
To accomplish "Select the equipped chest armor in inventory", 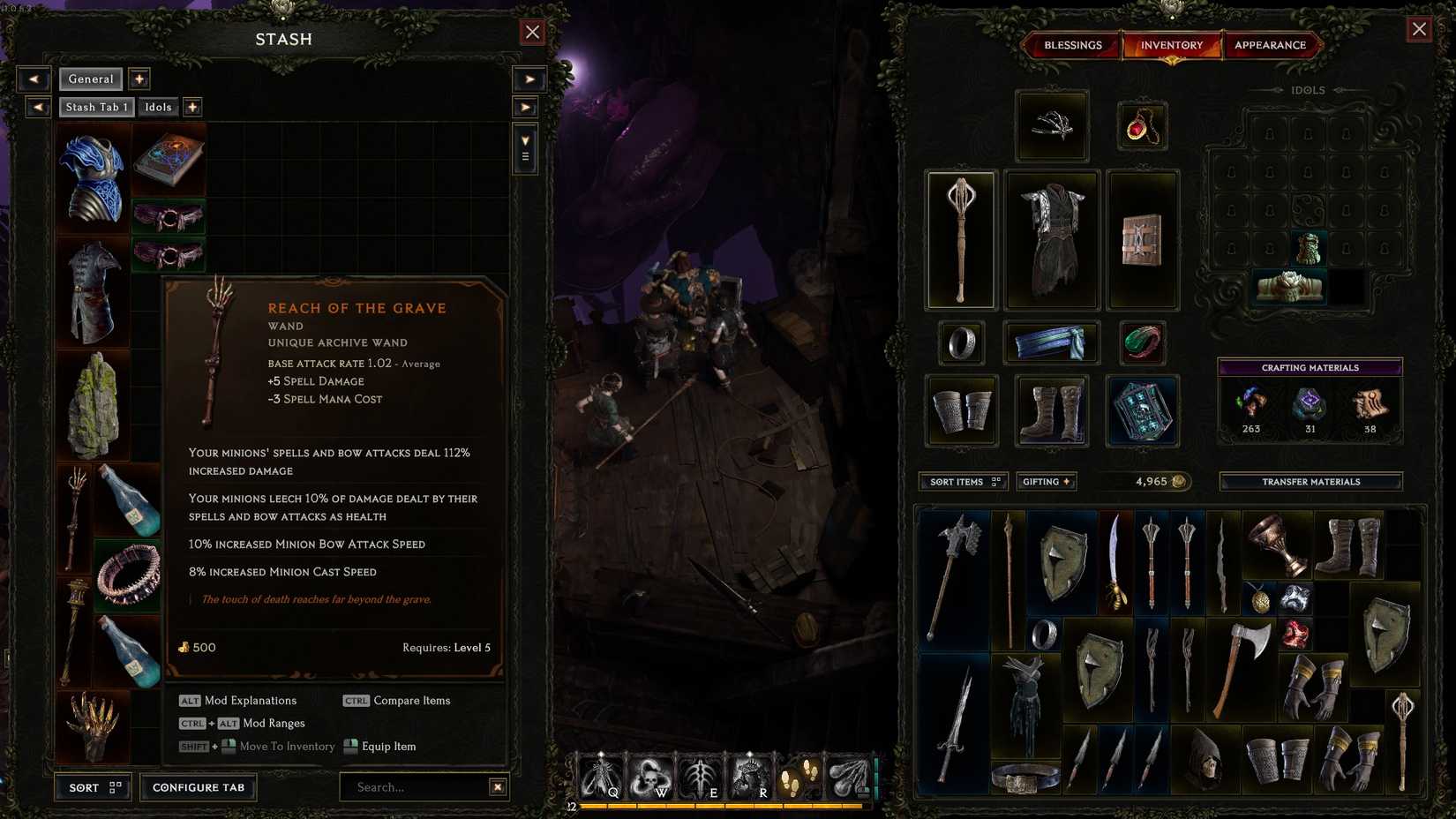I will point(1051,238).
